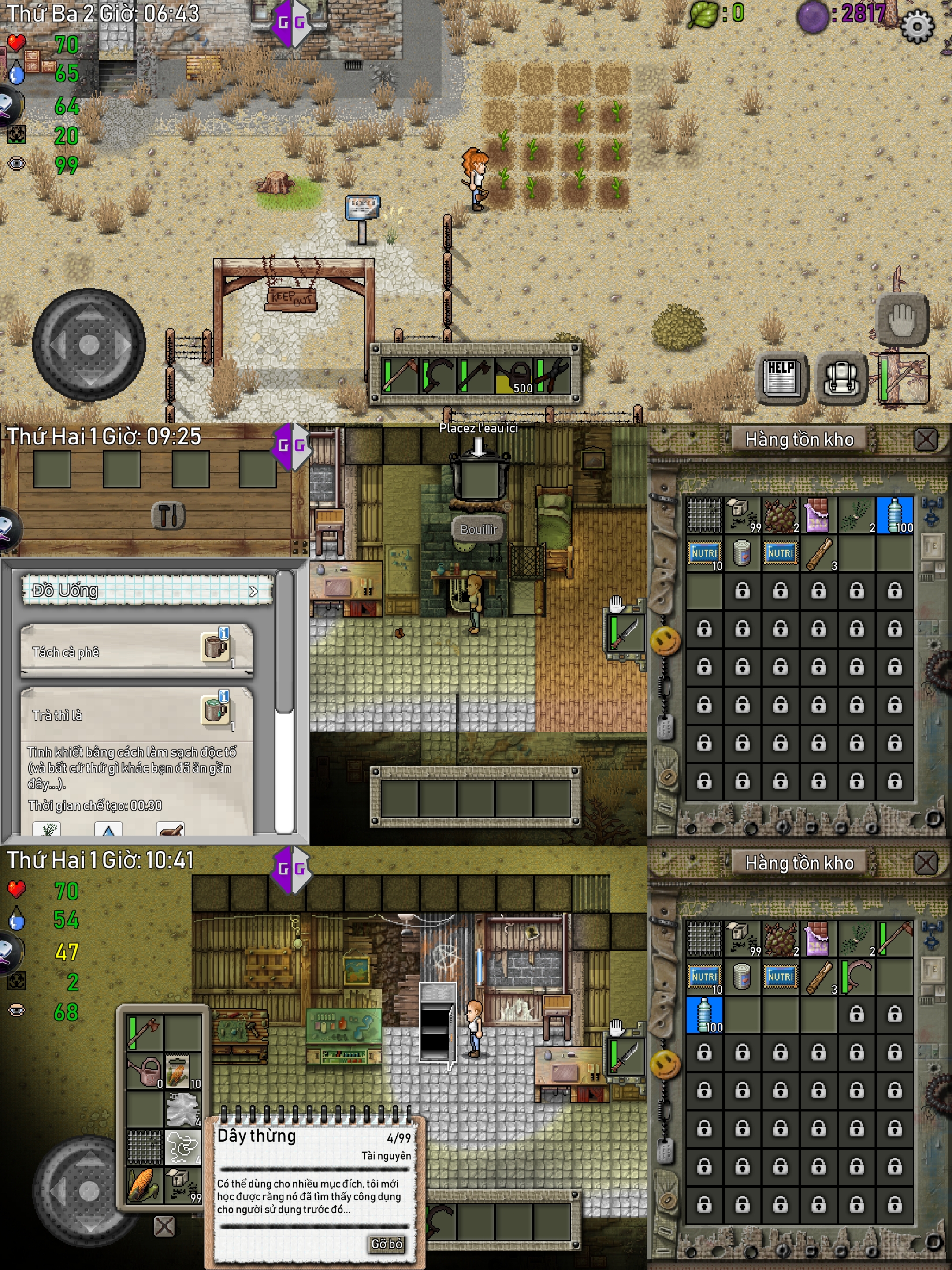Open the HELP journal
The height and width of the screenshot is (1270, 952).
click(783, 378)
